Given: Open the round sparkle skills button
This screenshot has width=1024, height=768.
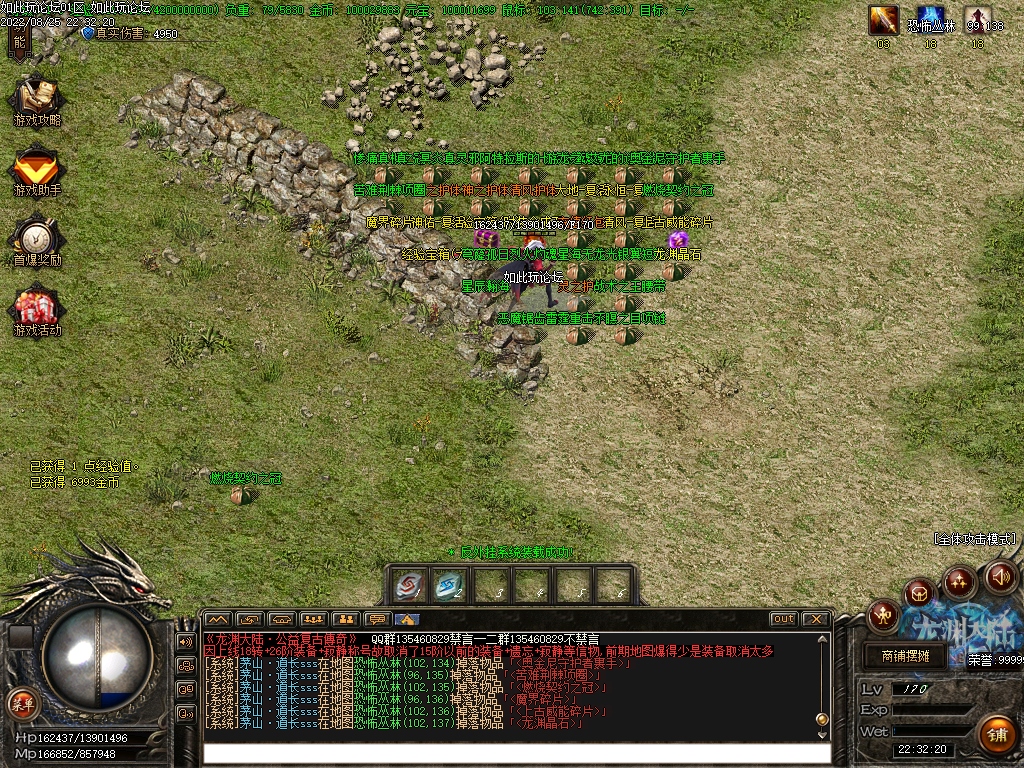Looking at the screenshot, I should pos(960,580).
